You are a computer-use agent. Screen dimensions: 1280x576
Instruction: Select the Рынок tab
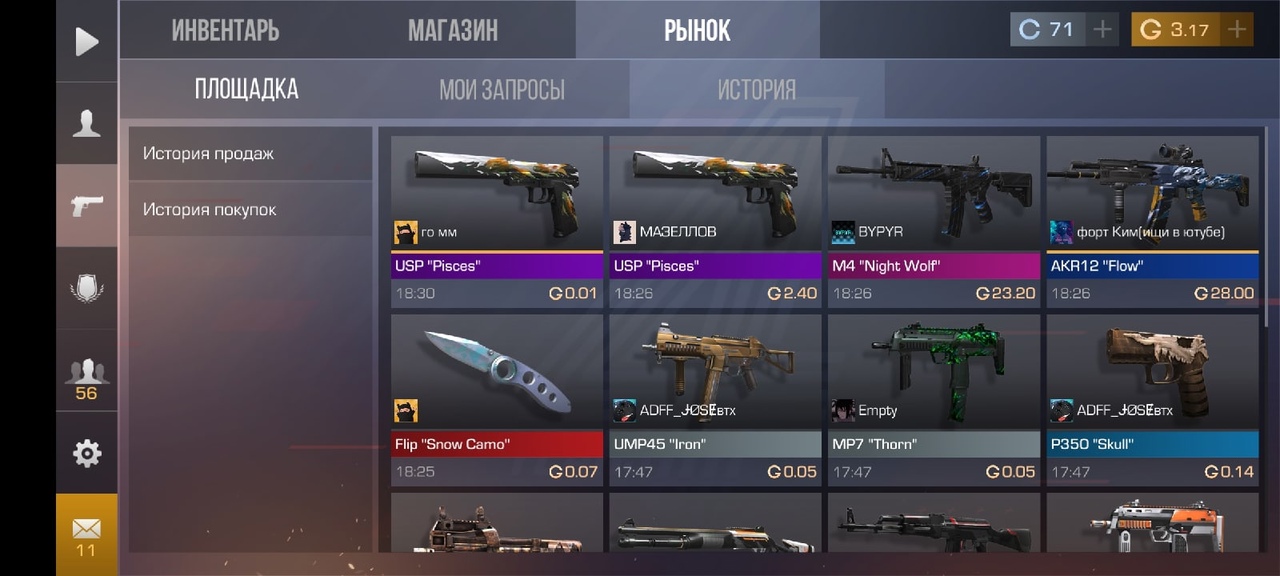point(697,30)
